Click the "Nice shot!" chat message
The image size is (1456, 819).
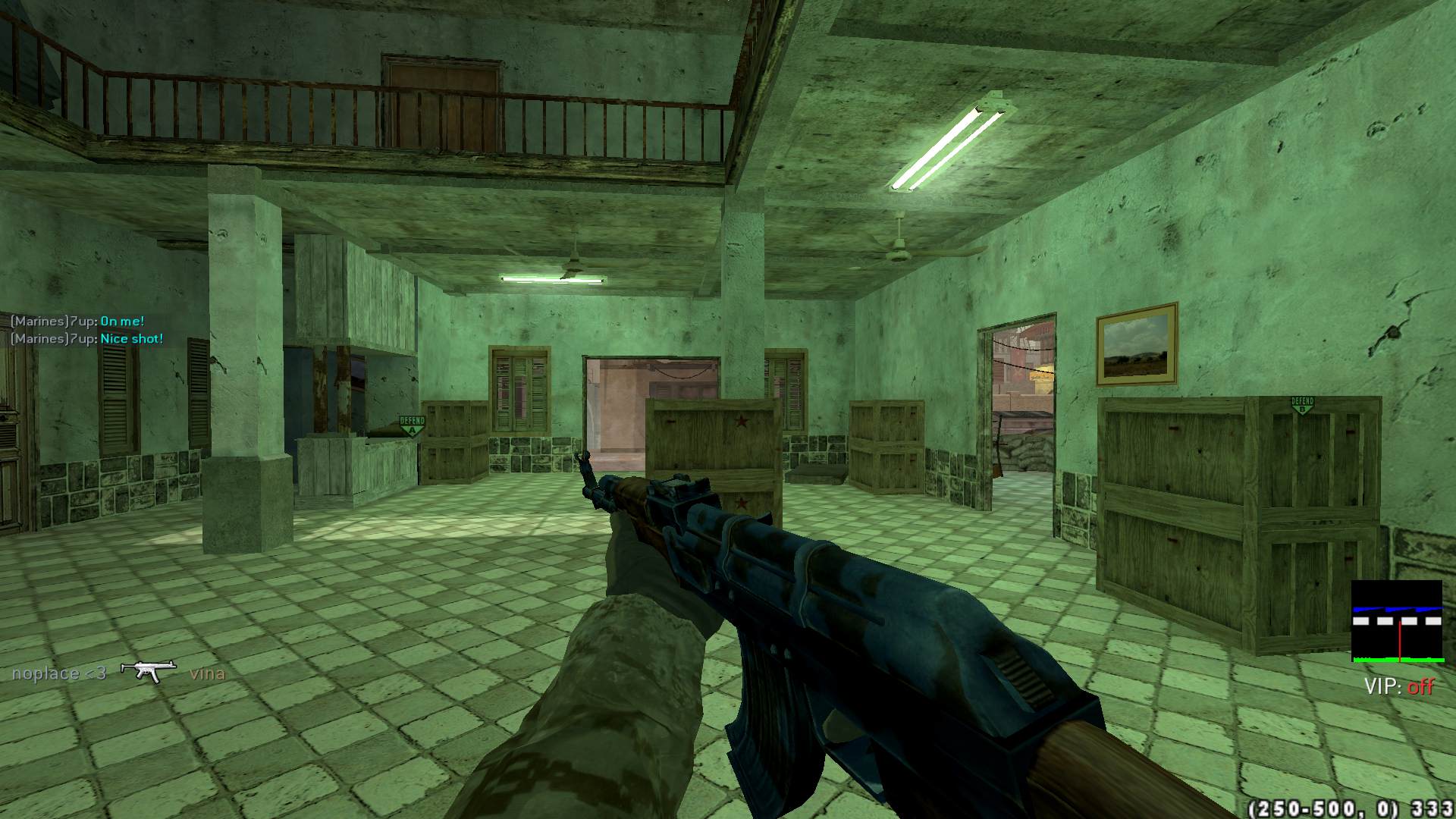pyautogui.click(x=132, y=339)
